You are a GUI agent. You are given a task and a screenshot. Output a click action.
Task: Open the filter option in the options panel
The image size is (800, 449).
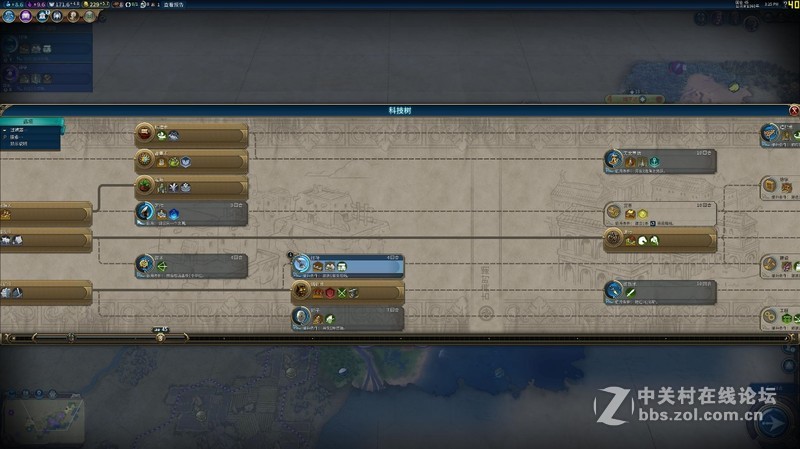18,131
